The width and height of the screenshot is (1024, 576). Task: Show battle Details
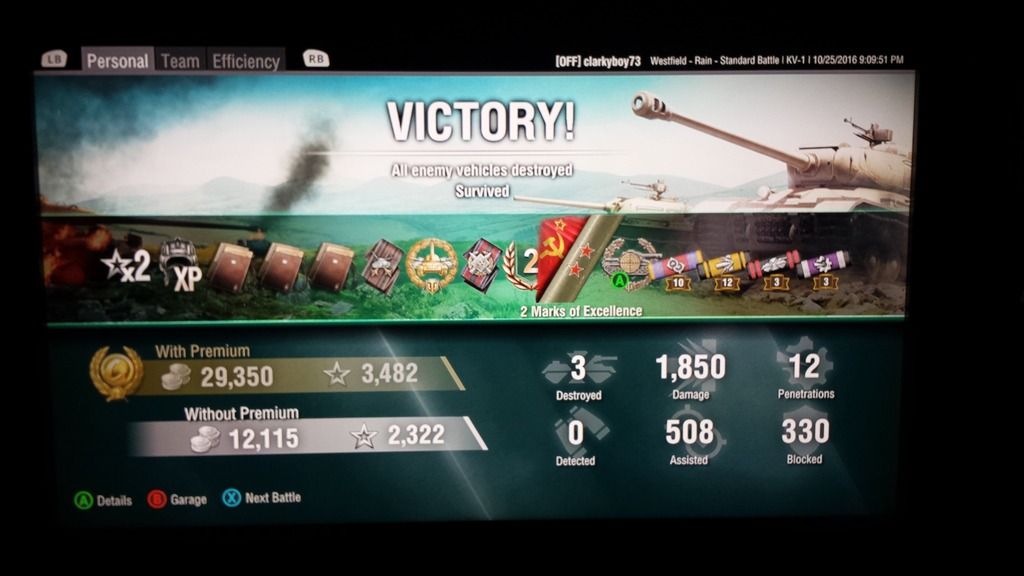click(103, 500)
